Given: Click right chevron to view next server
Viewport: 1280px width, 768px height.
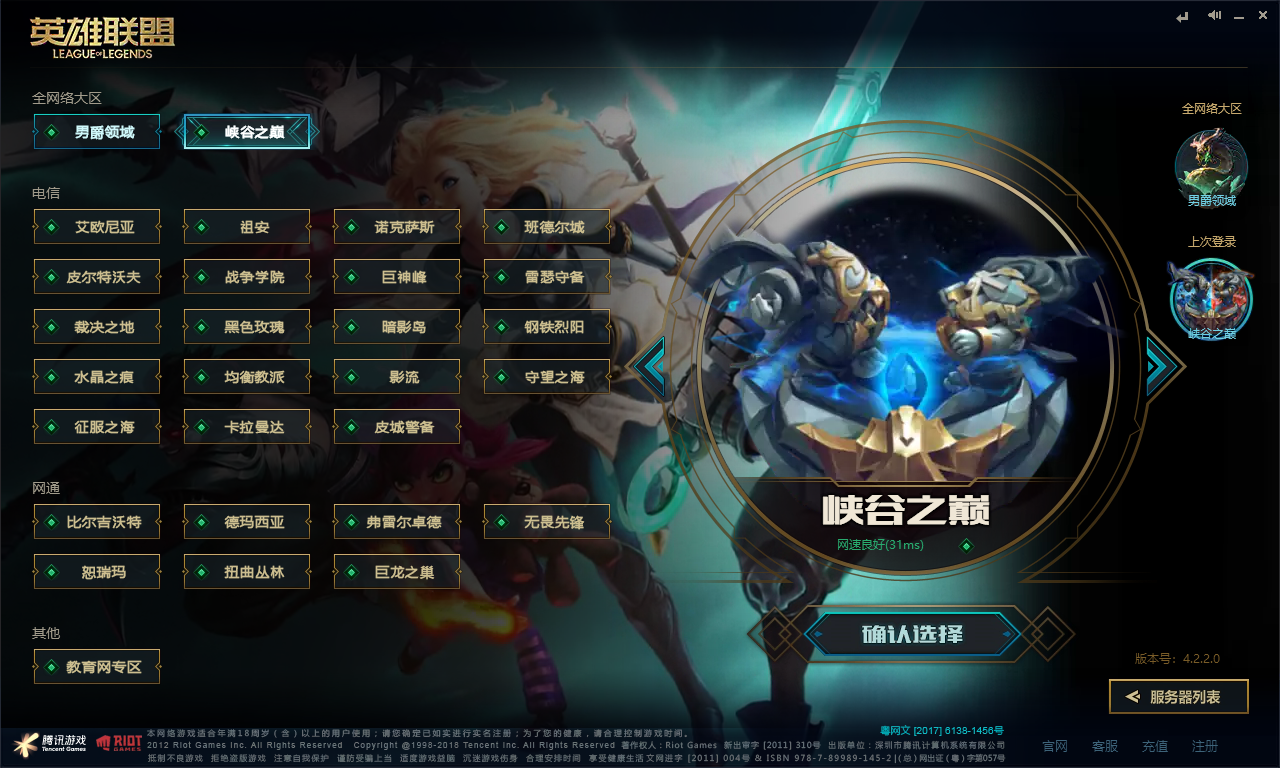Looking at the screenshot, I should [1160, 365].
